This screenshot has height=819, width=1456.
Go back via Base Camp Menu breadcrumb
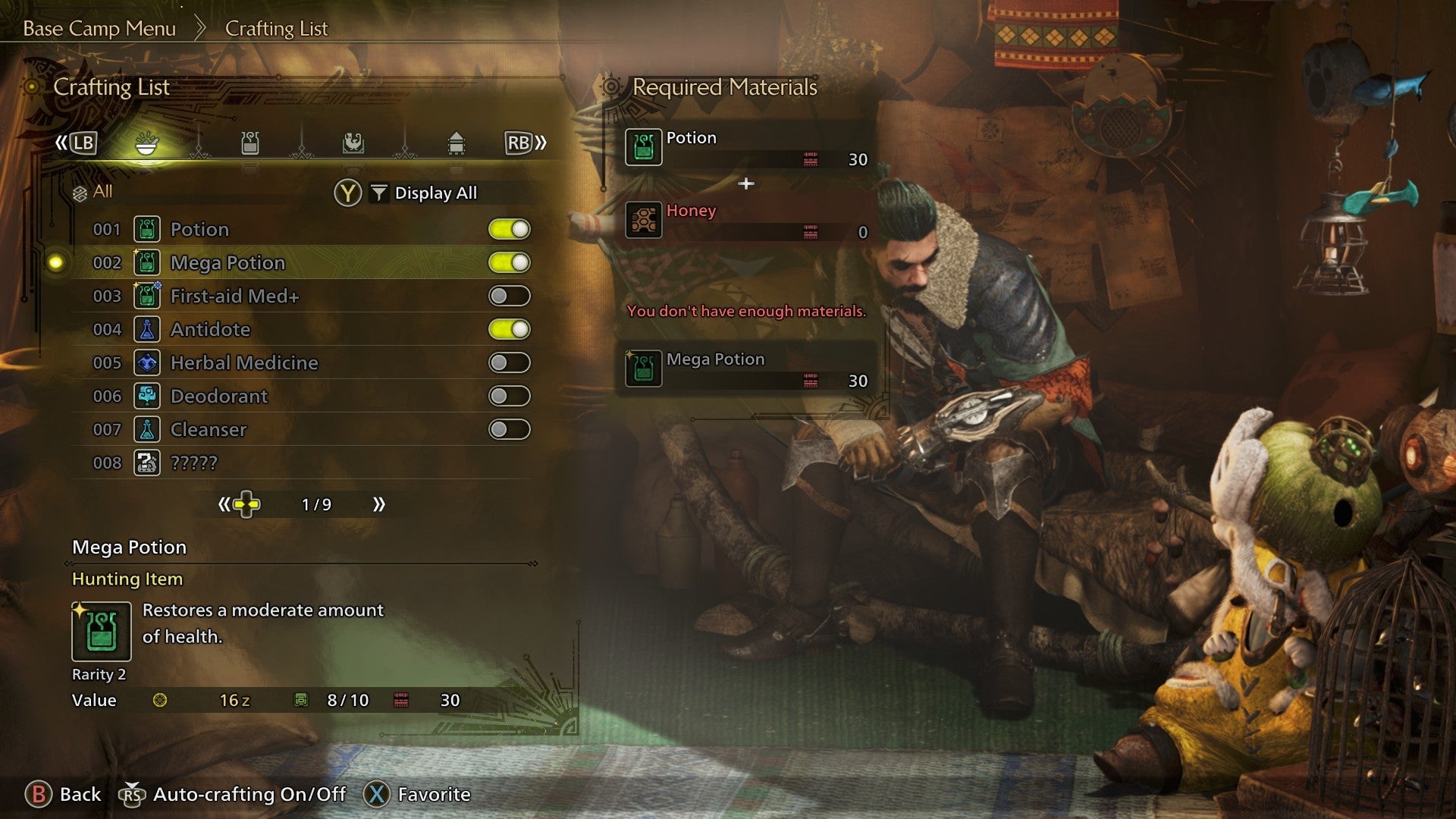99,29
